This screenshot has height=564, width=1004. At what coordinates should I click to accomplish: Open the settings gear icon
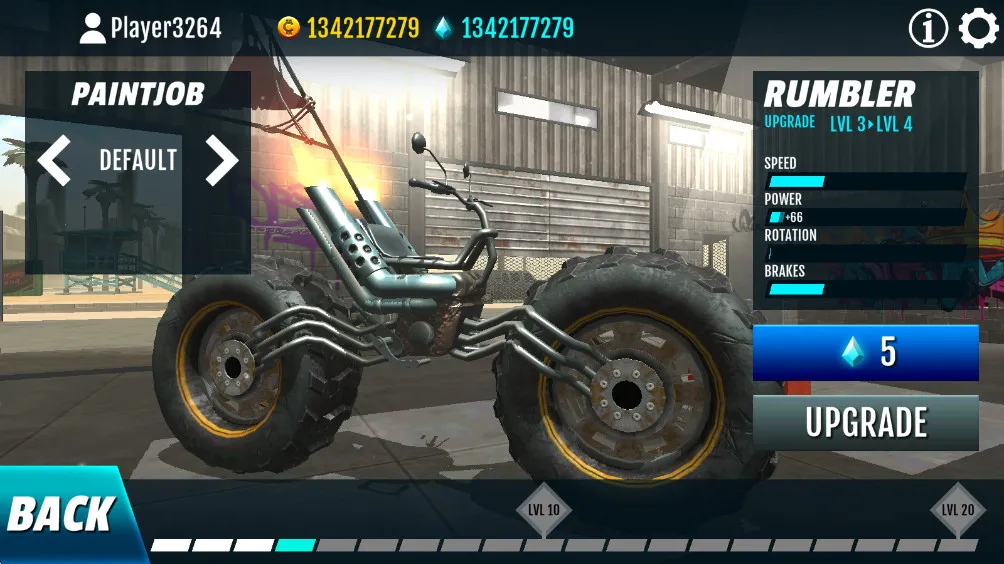pyautogui.click(x=978, y=29)
